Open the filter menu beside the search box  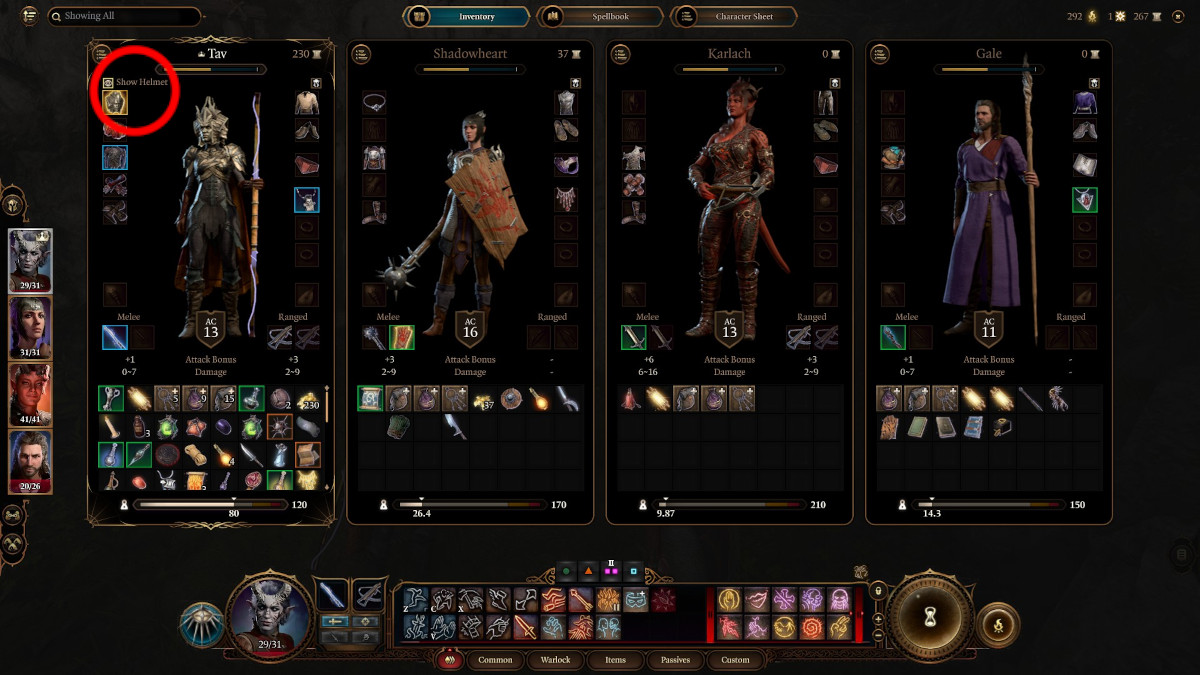click(x=29, y=16)
